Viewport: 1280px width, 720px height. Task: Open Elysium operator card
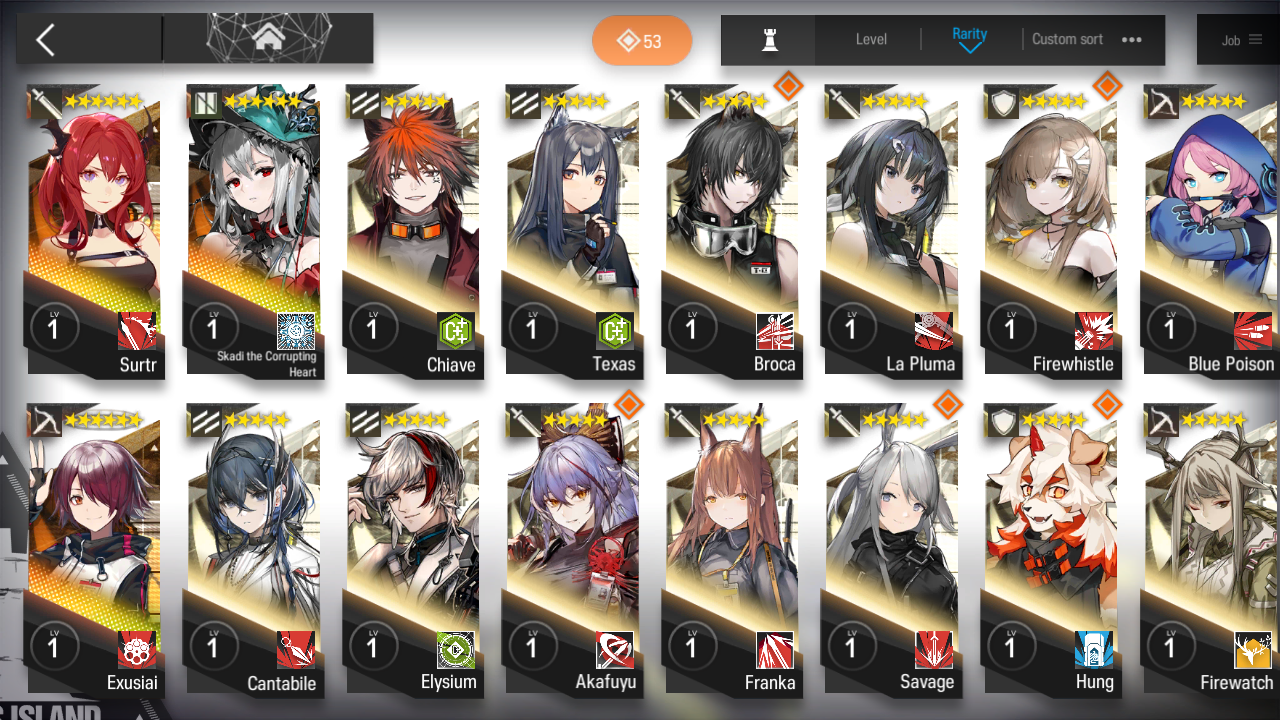pos(413,550)
